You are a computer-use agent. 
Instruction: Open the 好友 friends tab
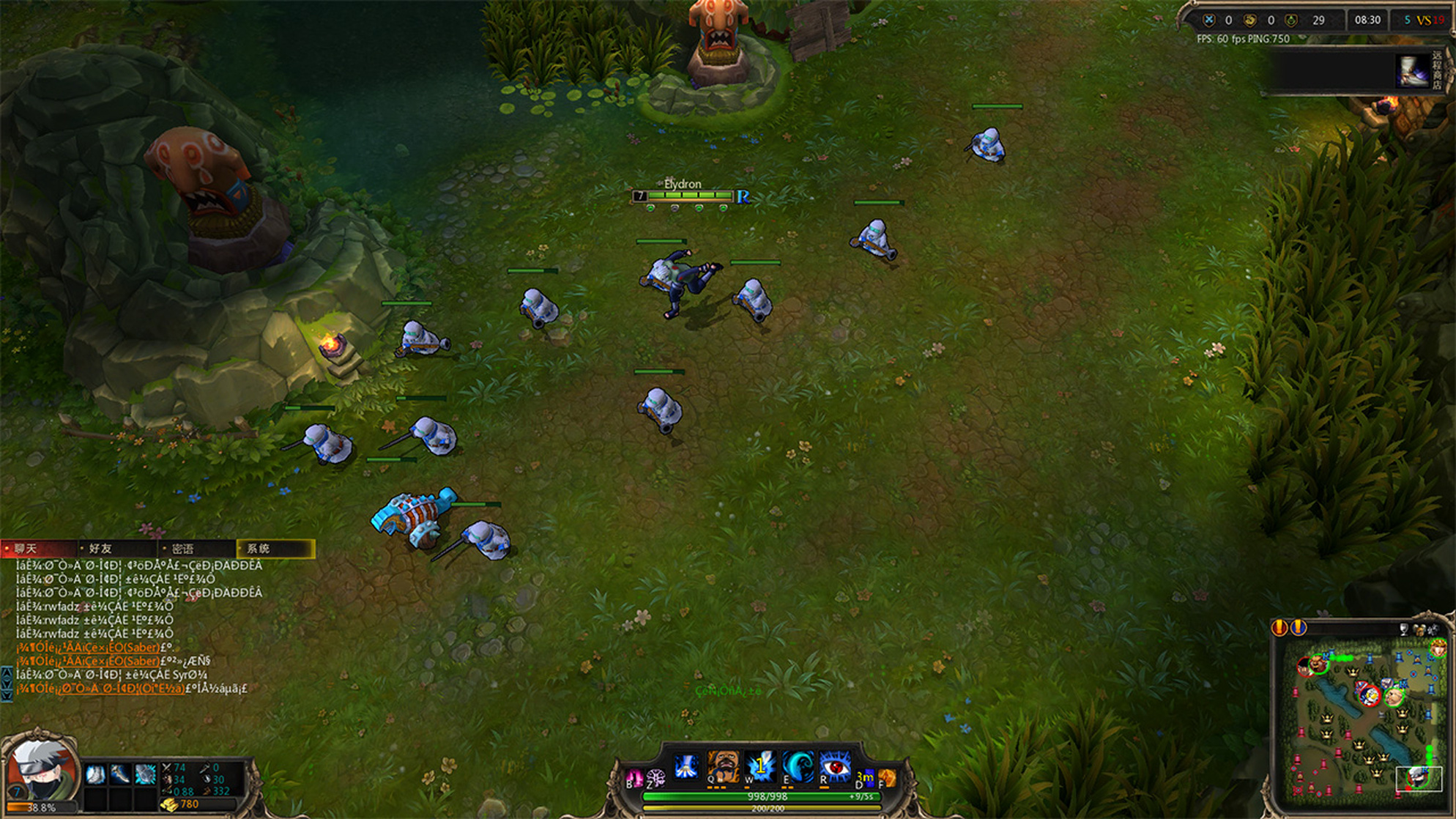[x=117, y=549]
